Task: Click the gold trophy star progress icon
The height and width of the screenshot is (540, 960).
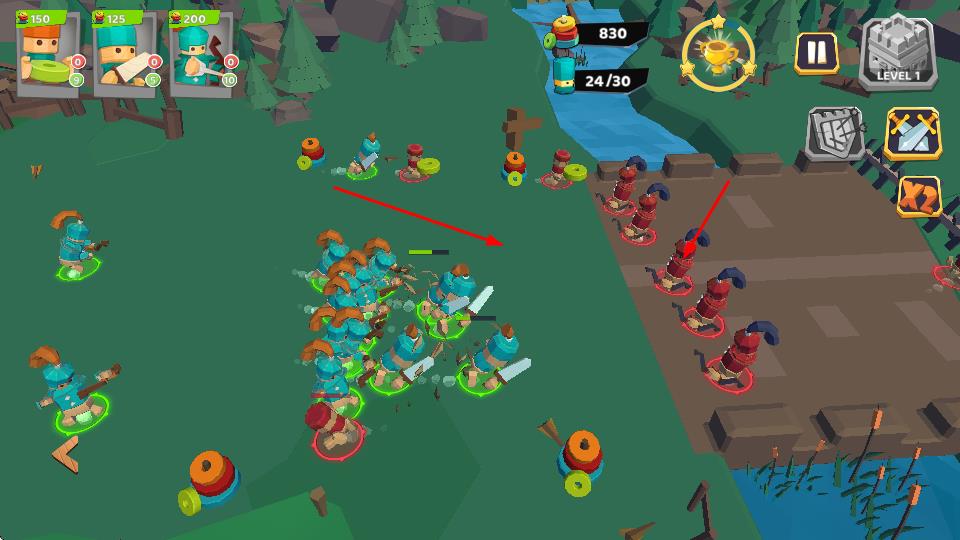Action: (x=719, y=53)
